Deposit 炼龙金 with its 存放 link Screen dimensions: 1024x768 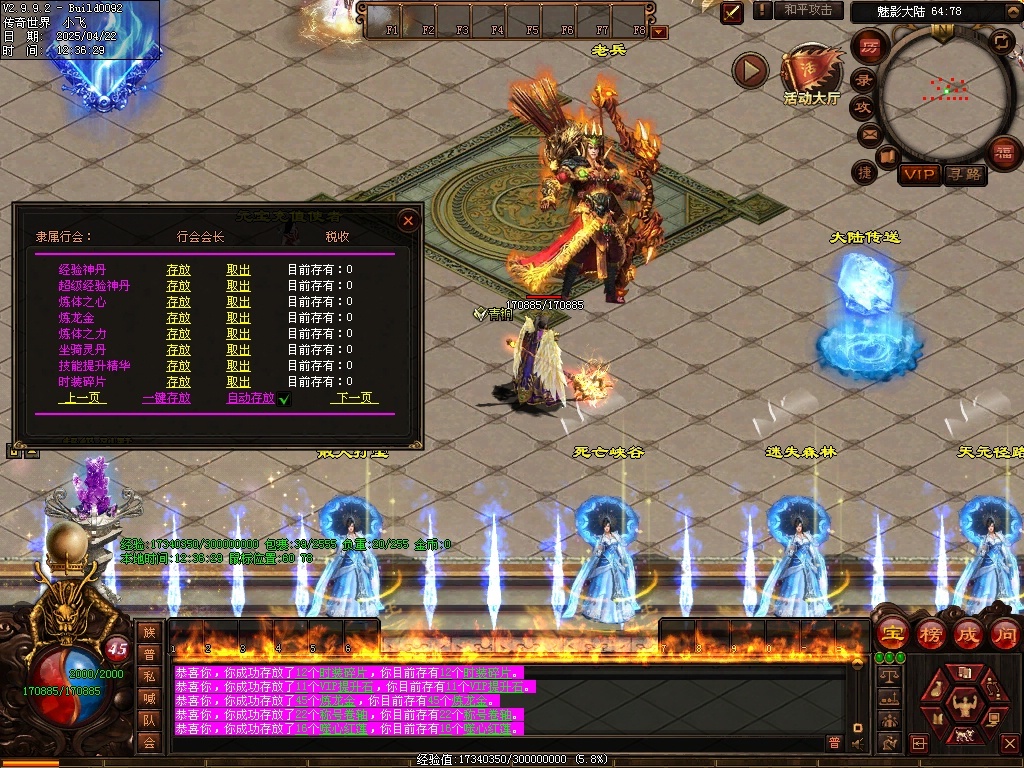178,318
